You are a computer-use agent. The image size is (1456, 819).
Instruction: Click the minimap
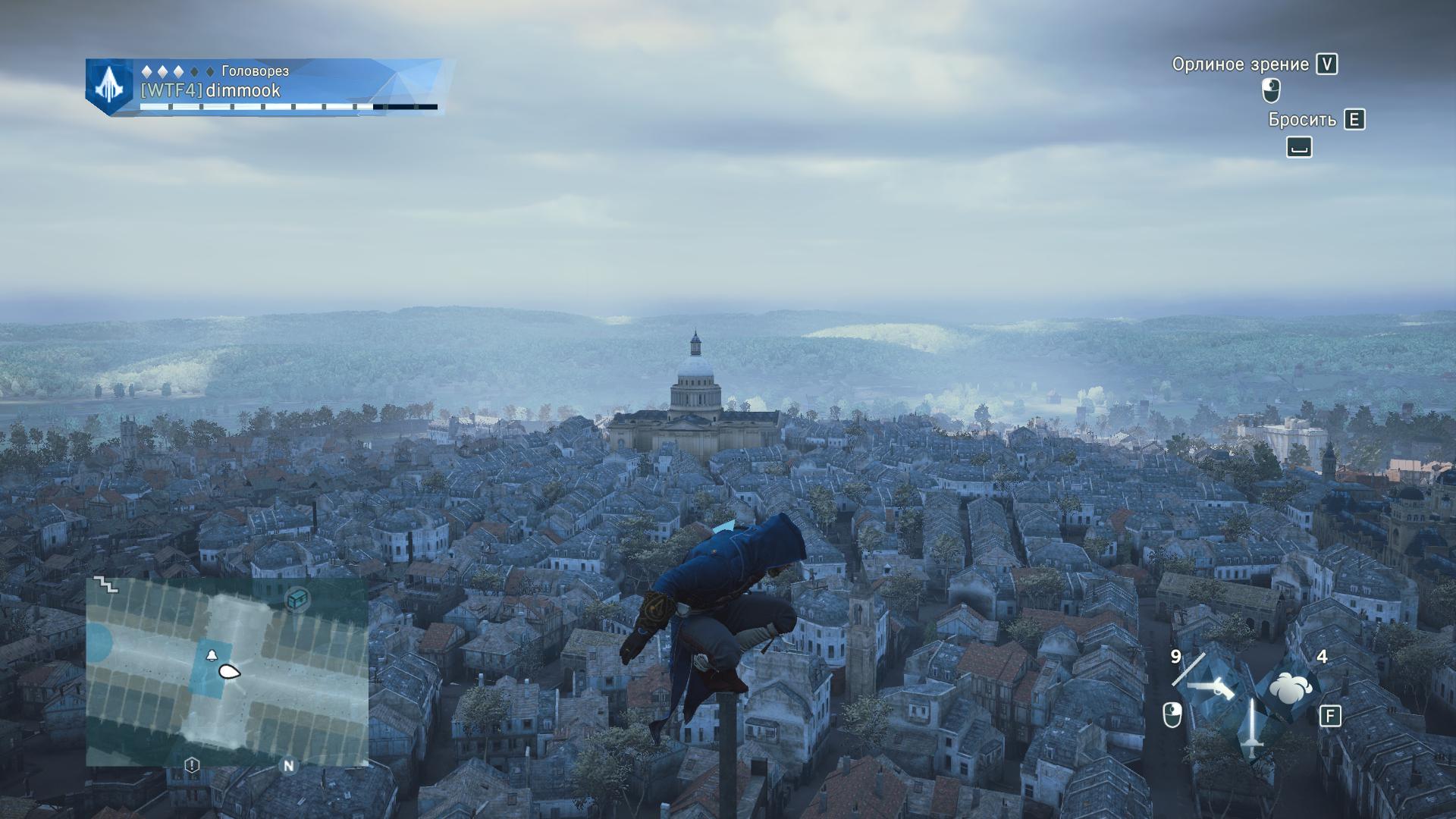coord(227,671)
